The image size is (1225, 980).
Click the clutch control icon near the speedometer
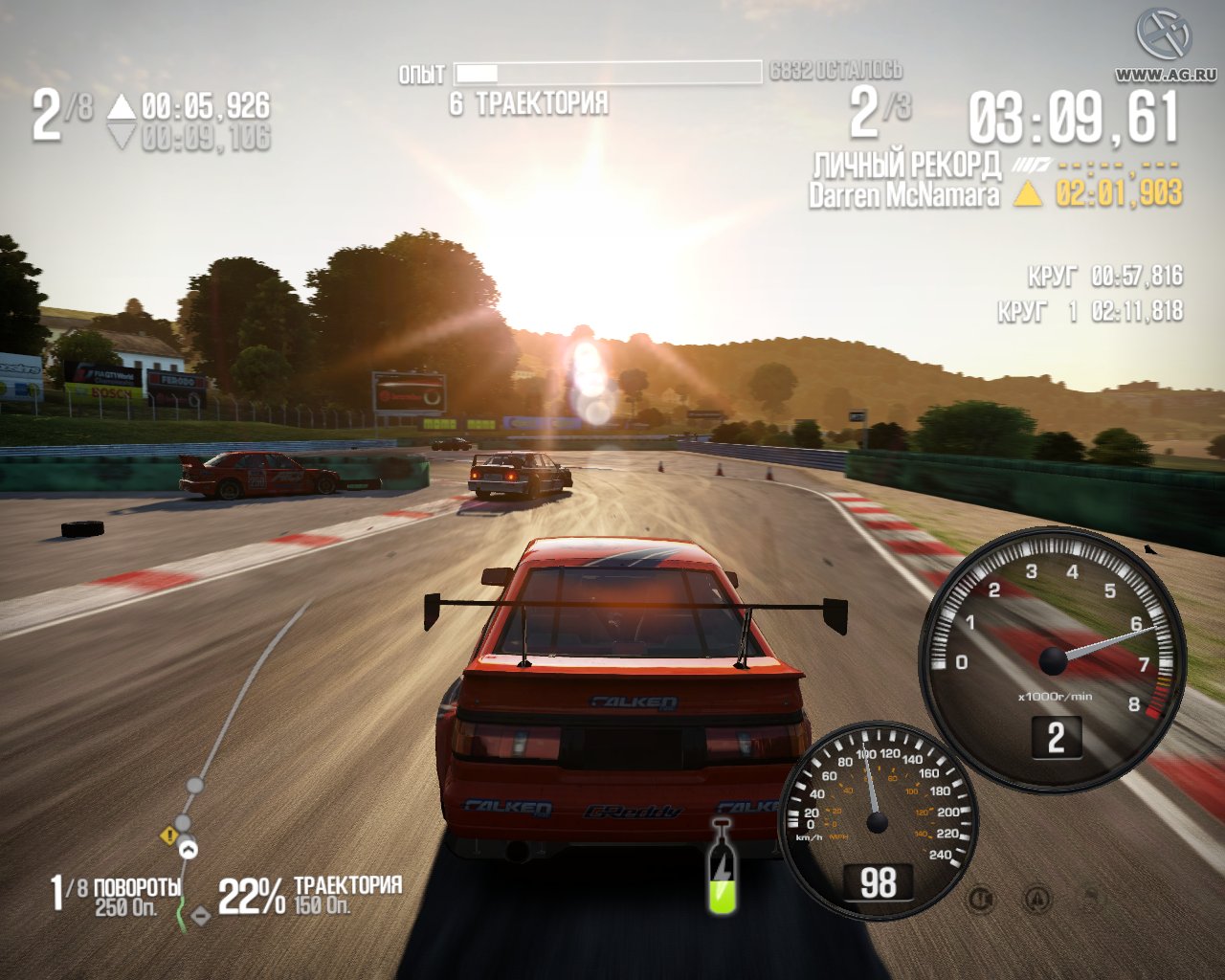983,898
